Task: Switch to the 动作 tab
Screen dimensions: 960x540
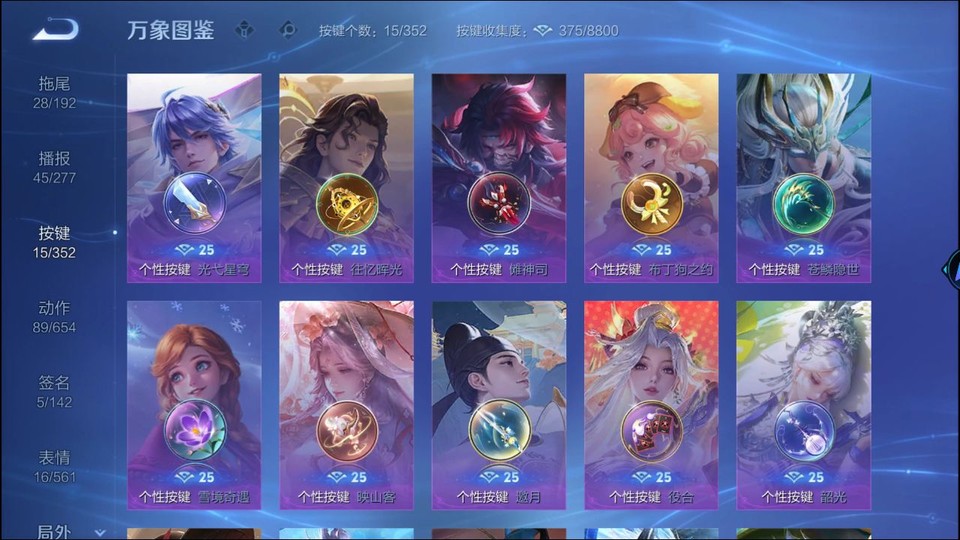Action: pyautogui.click(x=55, y=316)
